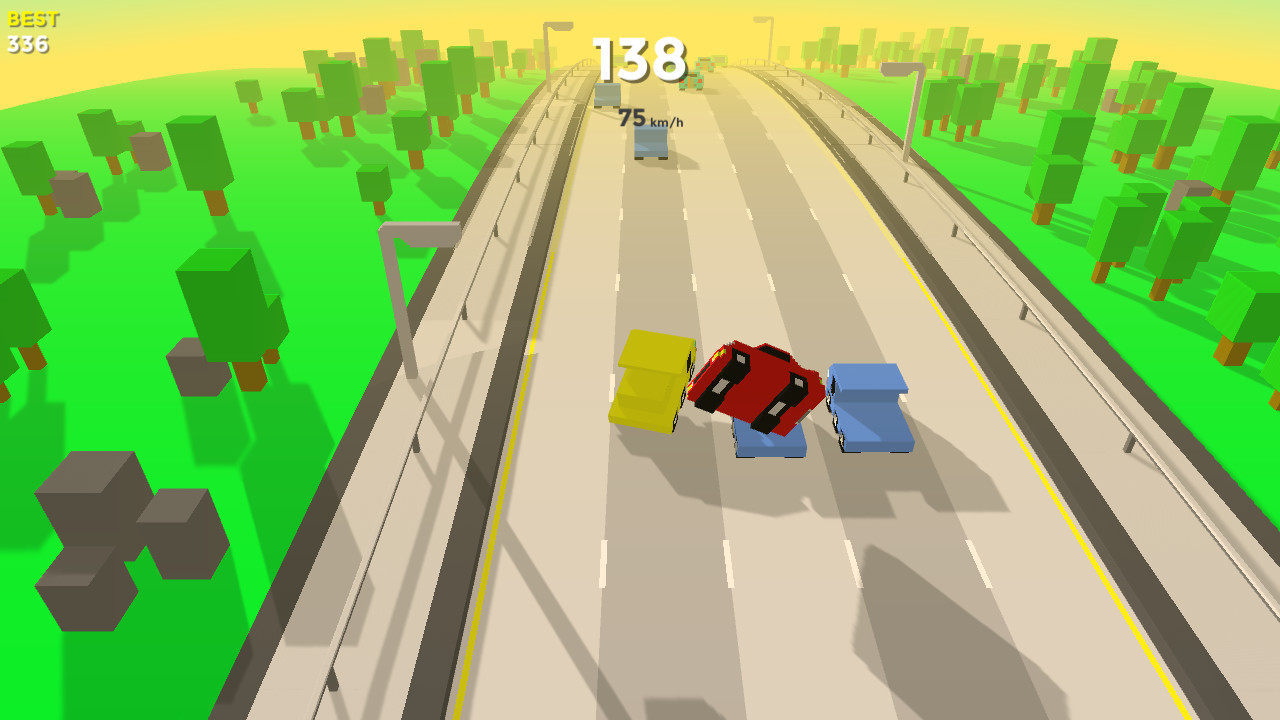This screenshot has height=720, width=1280.
Task: Click the 75 km/h speed indicator
Action: pos(651,118)
